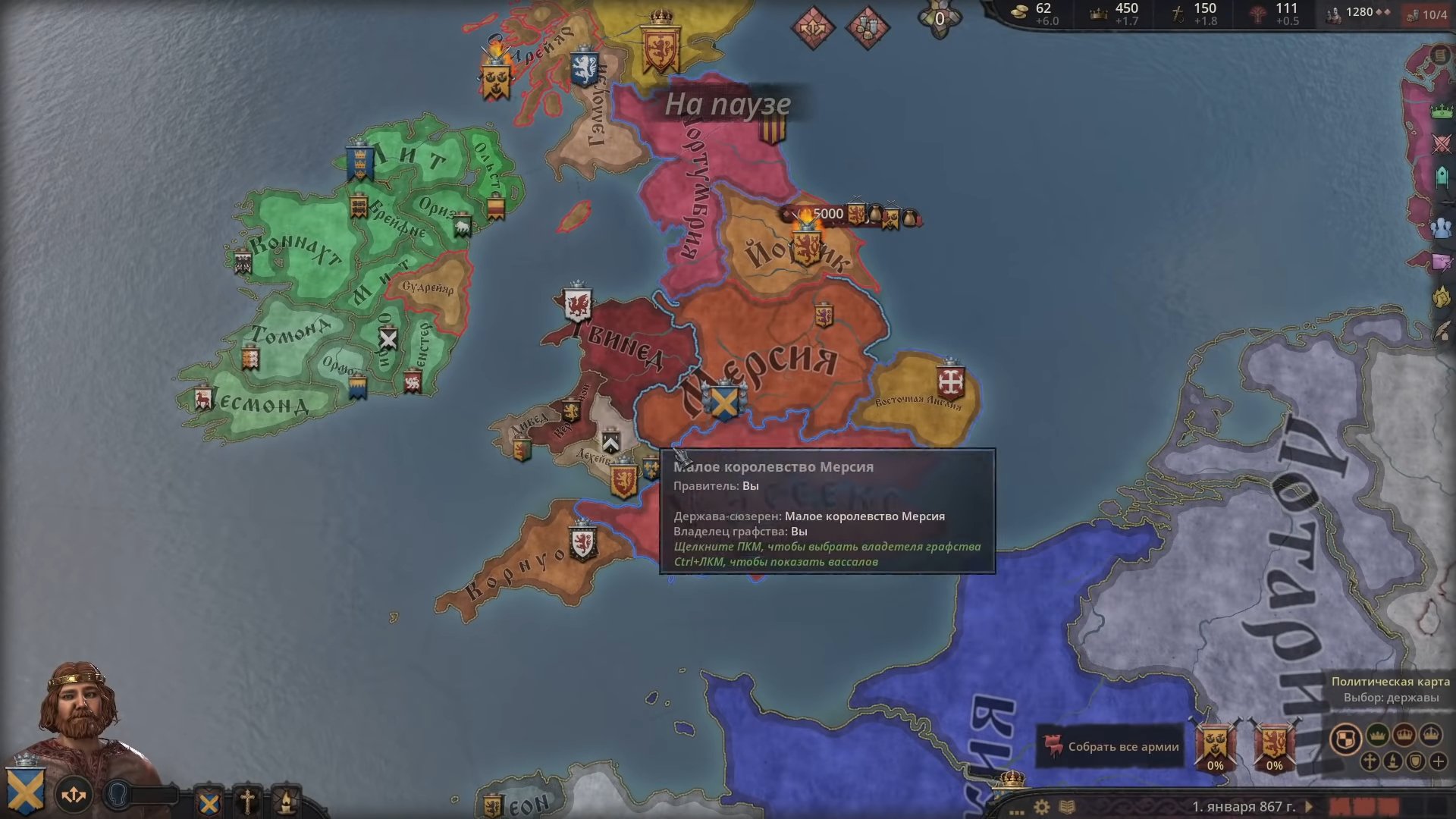
Task: Open the faith crucifix panel
Action: point(247,801)
